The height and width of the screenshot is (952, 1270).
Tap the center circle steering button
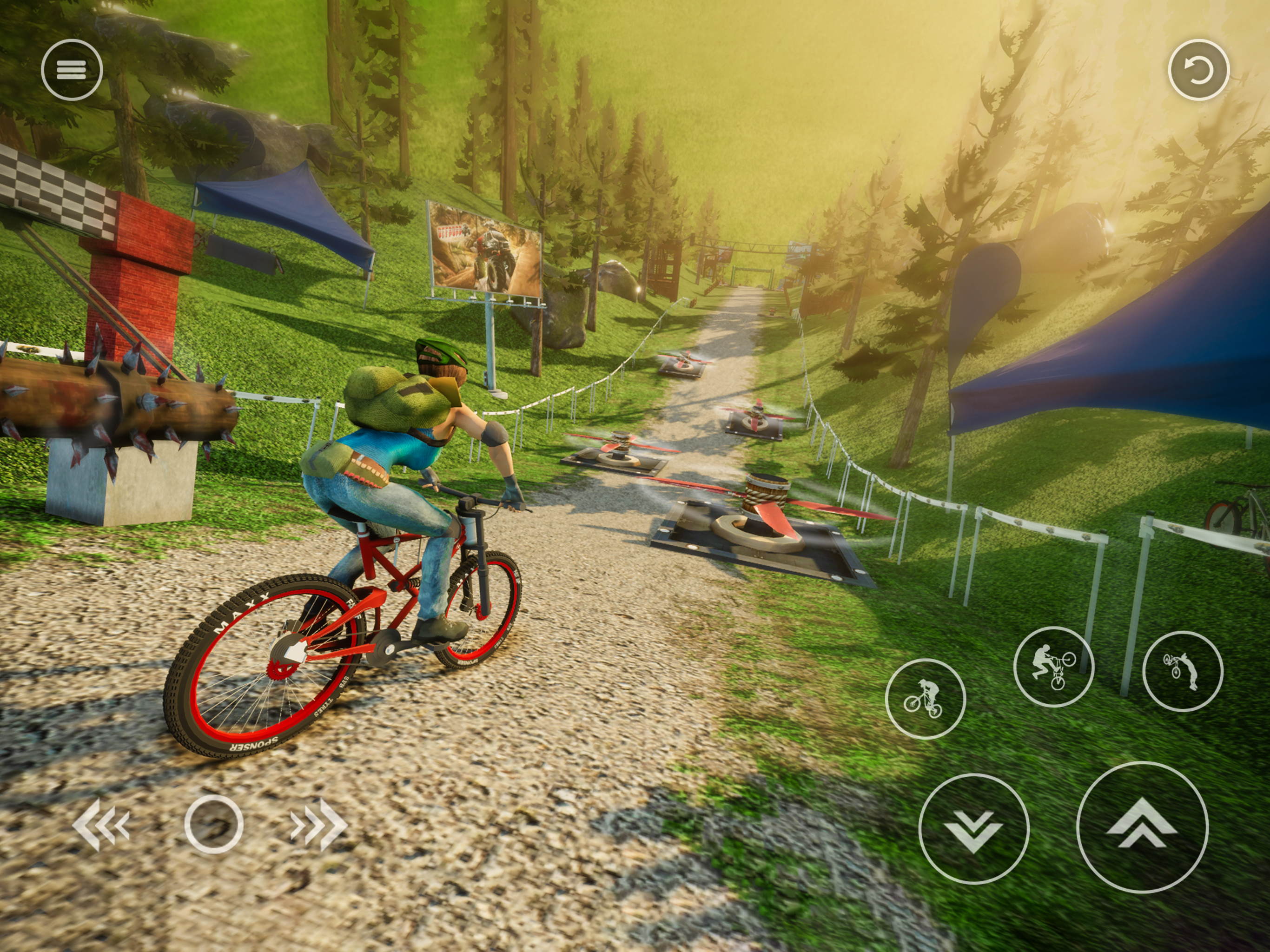coord(213,825)
